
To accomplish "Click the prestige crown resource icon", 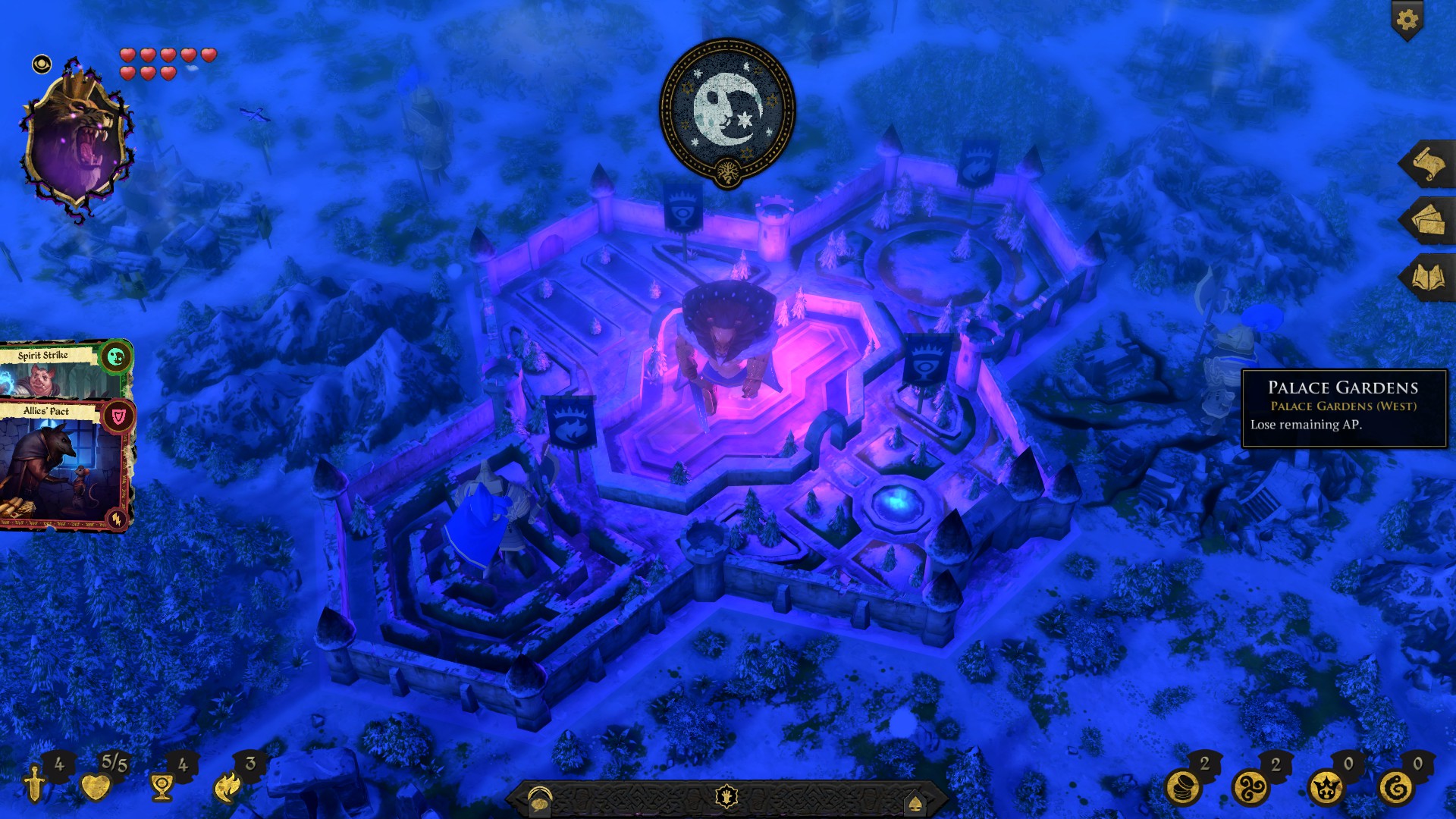I will point(1326,787).
